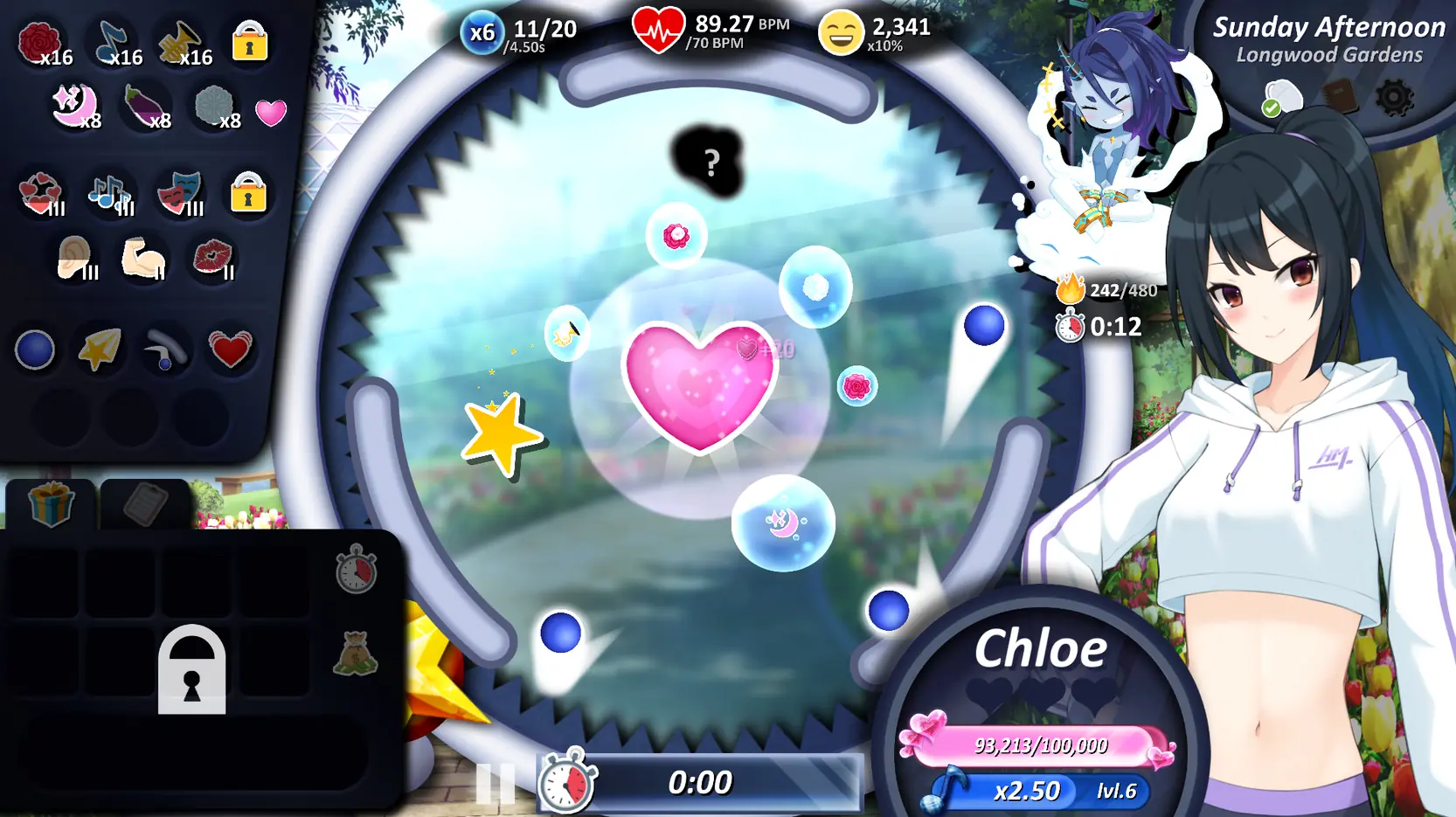
Task: Choose the beating red heart ability
Action: click(230, 350)
